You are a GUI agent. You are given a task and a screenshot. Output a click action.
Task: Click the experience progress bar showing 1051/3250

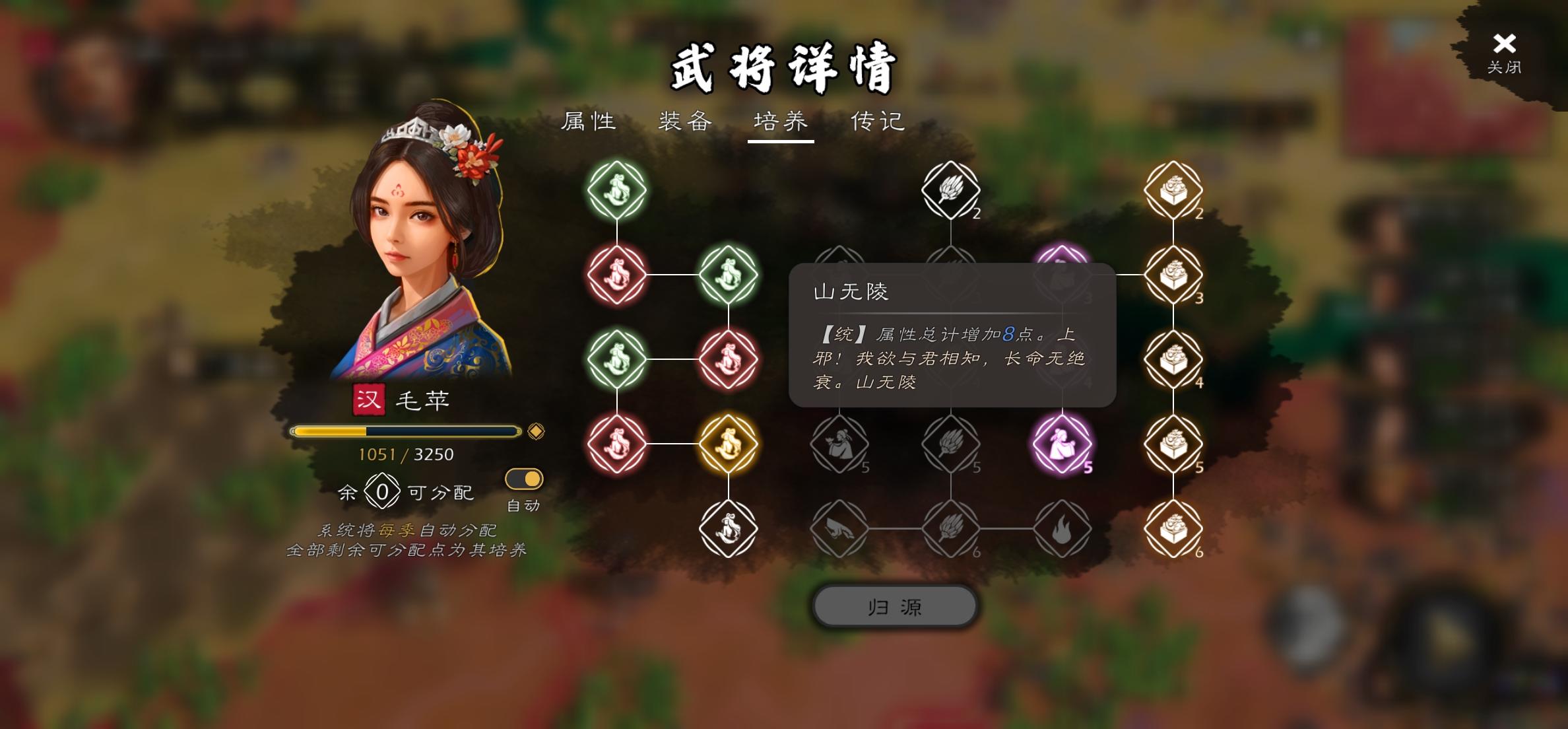(405, 429)
